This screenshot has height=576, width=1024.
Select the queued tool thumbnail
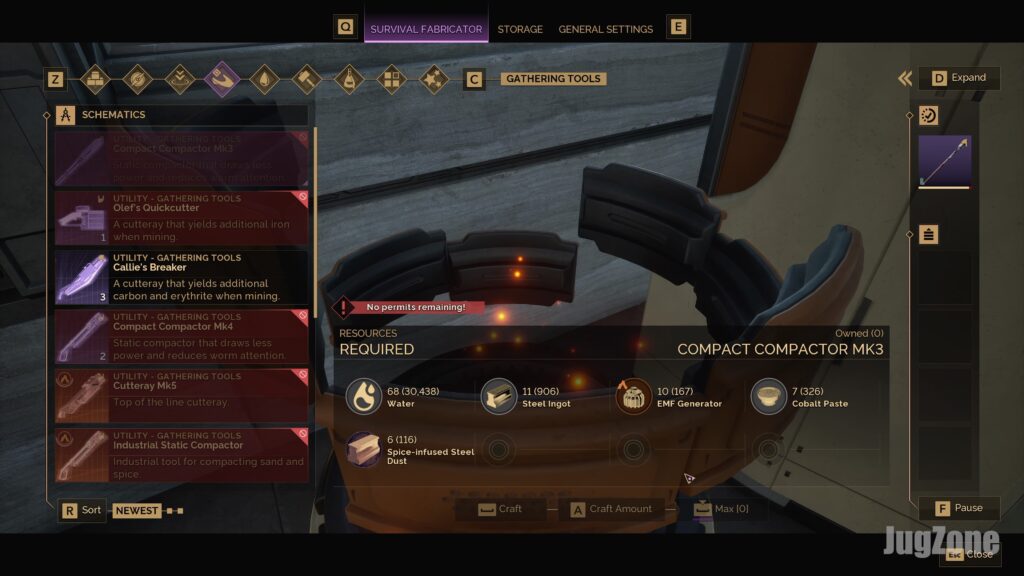[x=945, y=161]
